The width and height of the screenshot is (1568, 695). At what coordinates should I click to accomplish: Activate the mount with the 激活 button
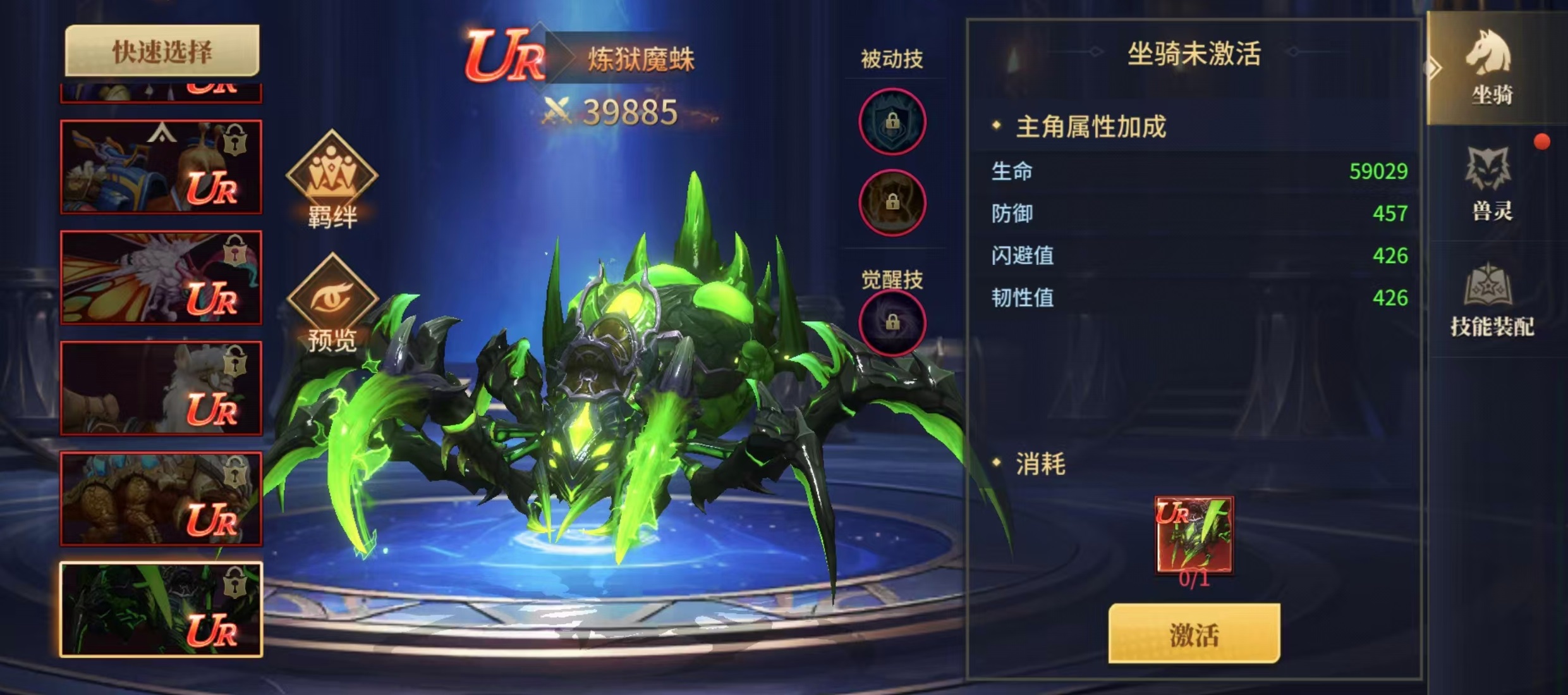1194,634
